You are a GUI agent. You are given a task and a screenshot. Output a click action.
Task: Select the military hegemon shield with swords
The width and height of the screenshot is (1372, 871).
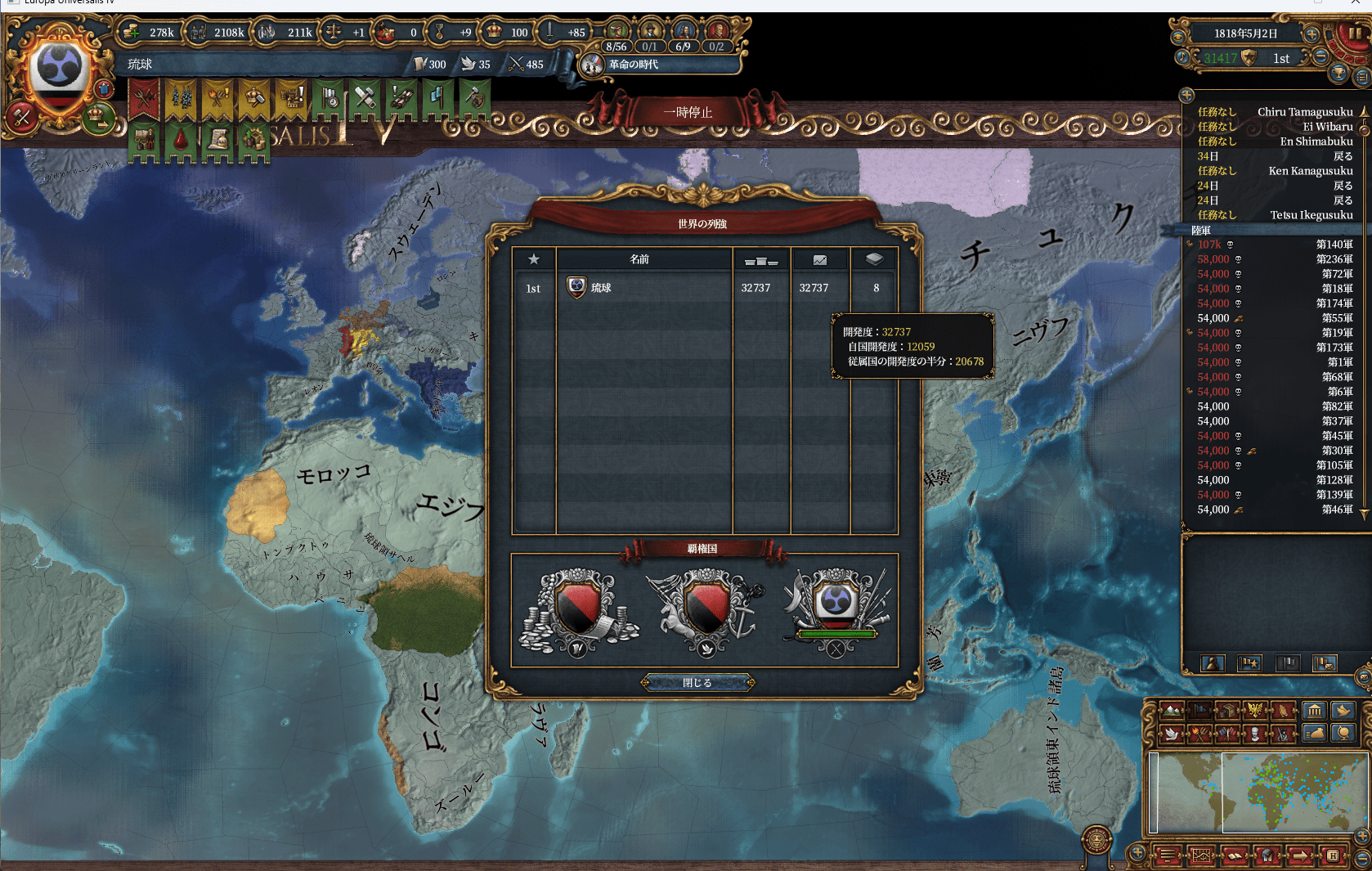click(x=835, y=610)
